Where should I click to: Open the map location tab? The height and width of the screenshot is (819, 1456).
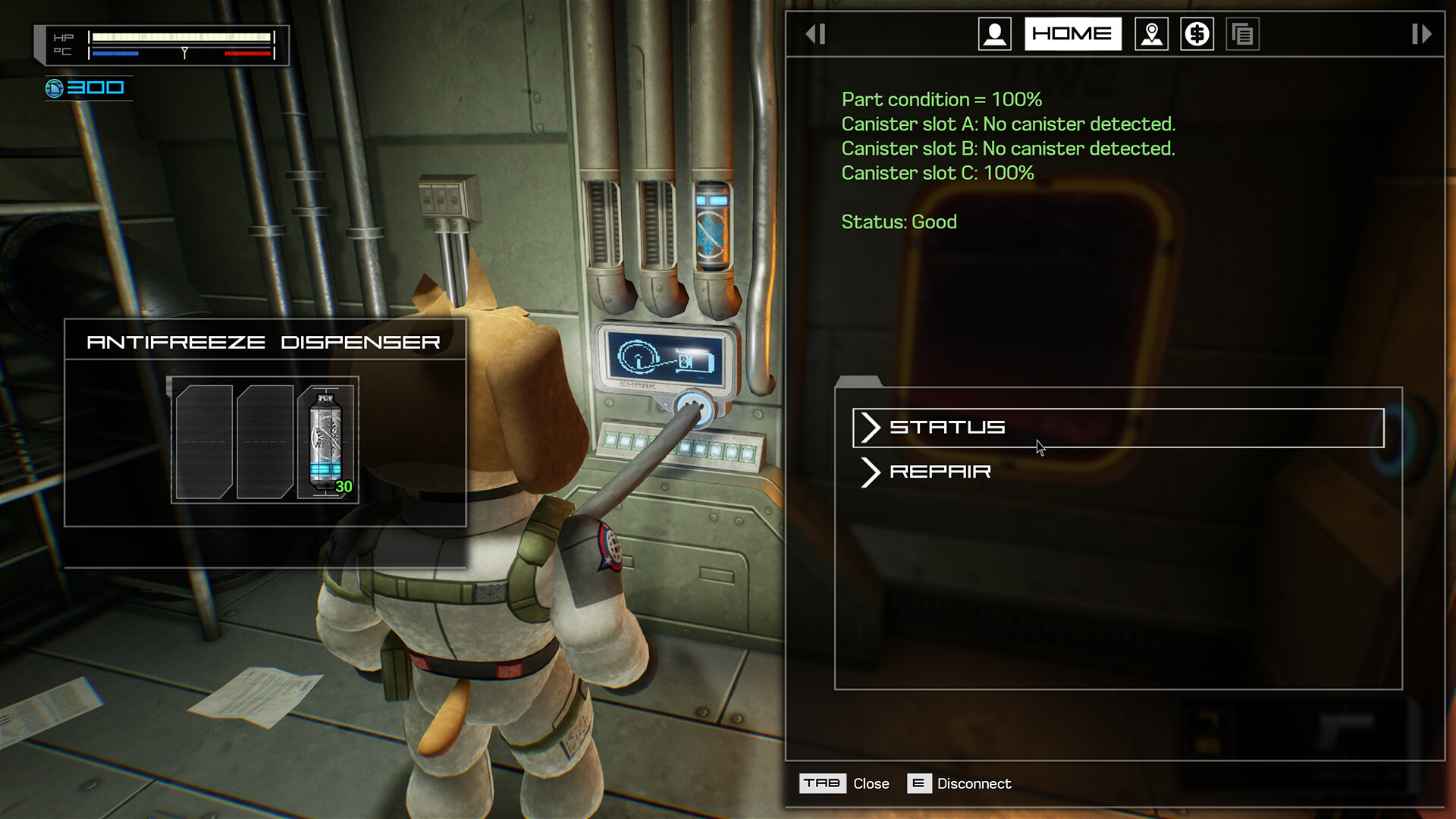click(1151, 34)
